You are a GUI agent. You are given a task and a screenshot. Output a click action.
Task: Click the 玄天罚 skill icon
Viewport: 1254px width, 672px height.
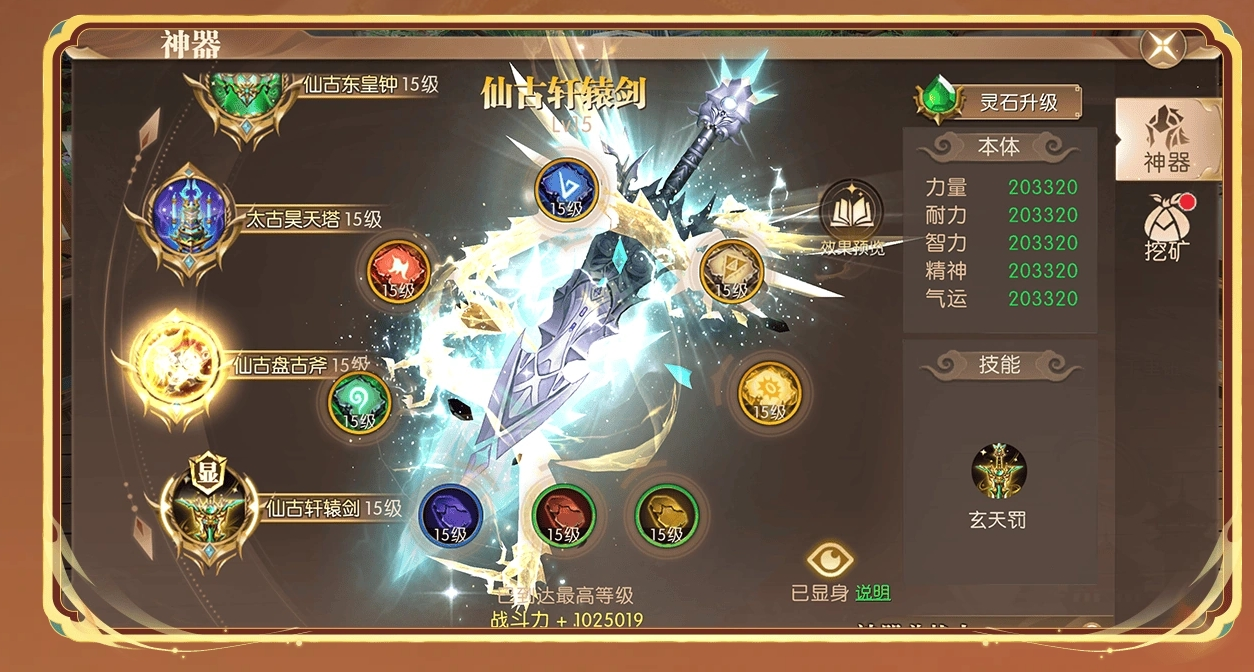pos(999,472)
